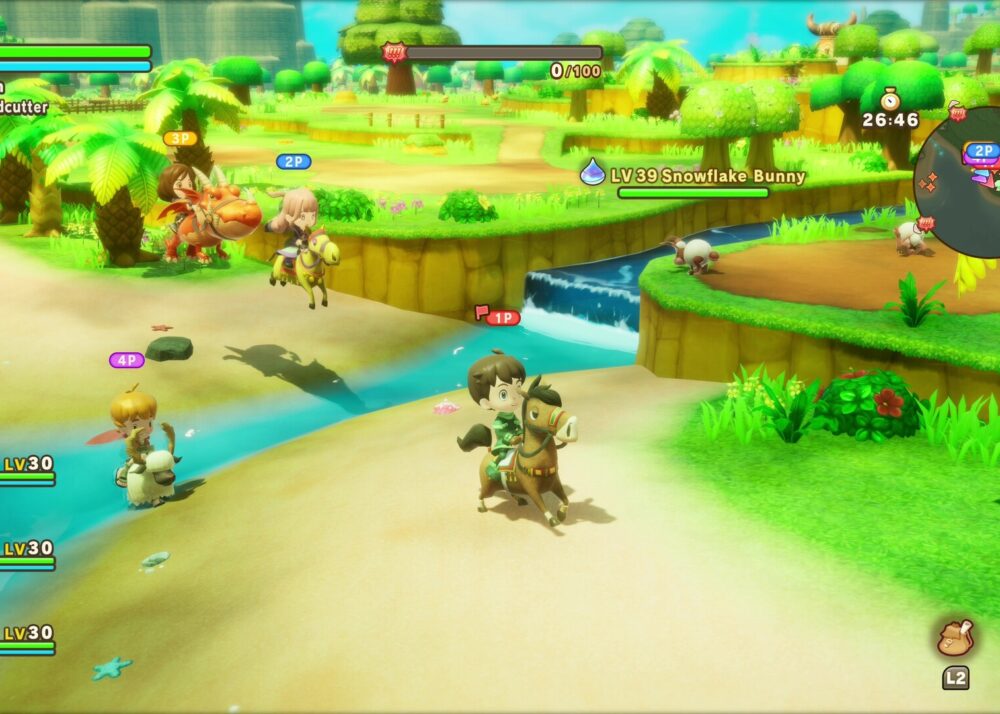Click the red 1P player tag
Viewport: 1000px width, 714px height.
[x=502, y=318]
